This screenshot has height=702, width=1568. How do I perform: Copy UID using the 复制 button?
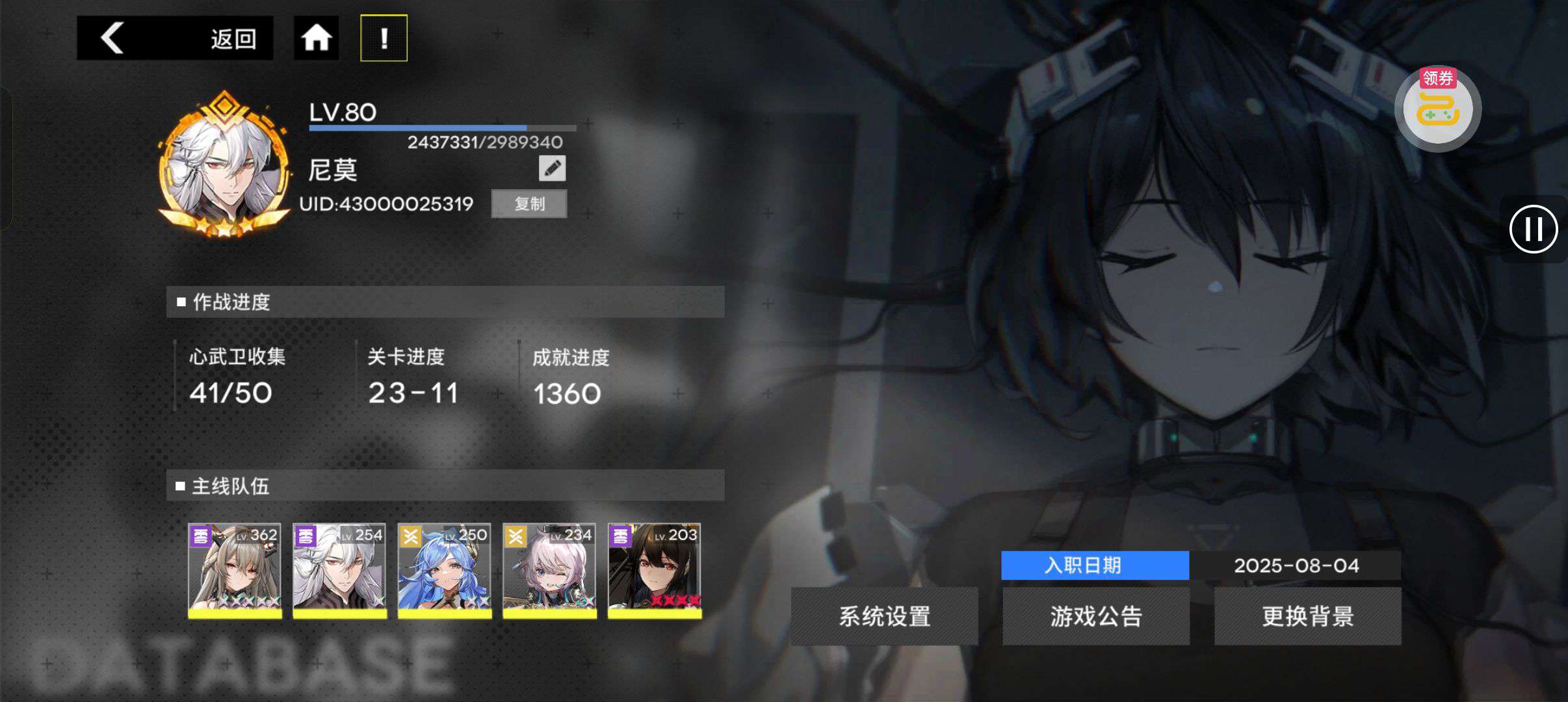[529, 203]
